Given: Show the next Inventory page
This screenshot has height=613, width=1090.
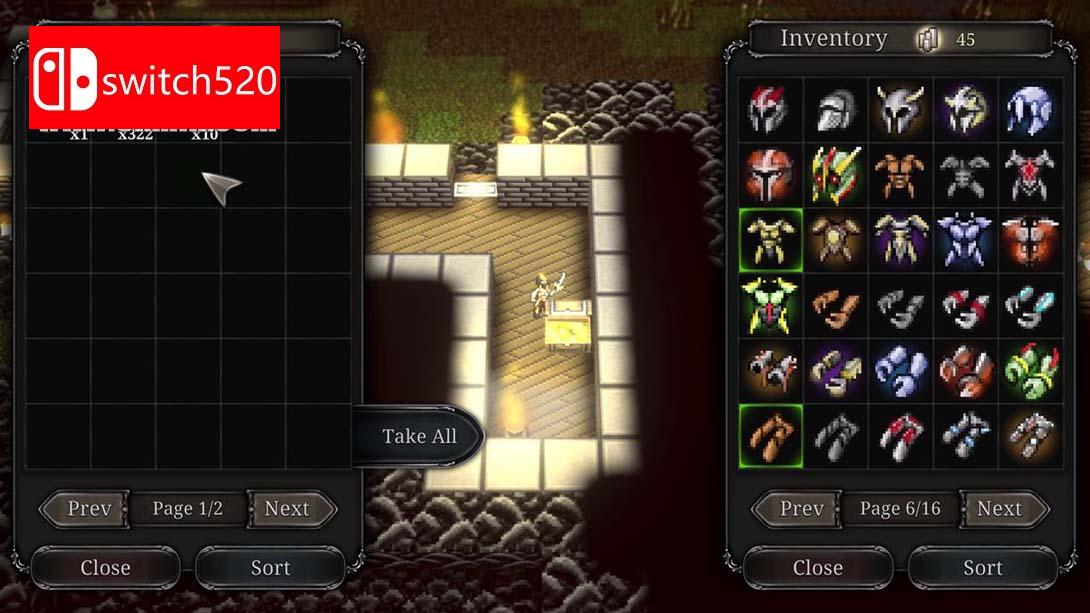Looking at the screenshot, I should [999, 508].
